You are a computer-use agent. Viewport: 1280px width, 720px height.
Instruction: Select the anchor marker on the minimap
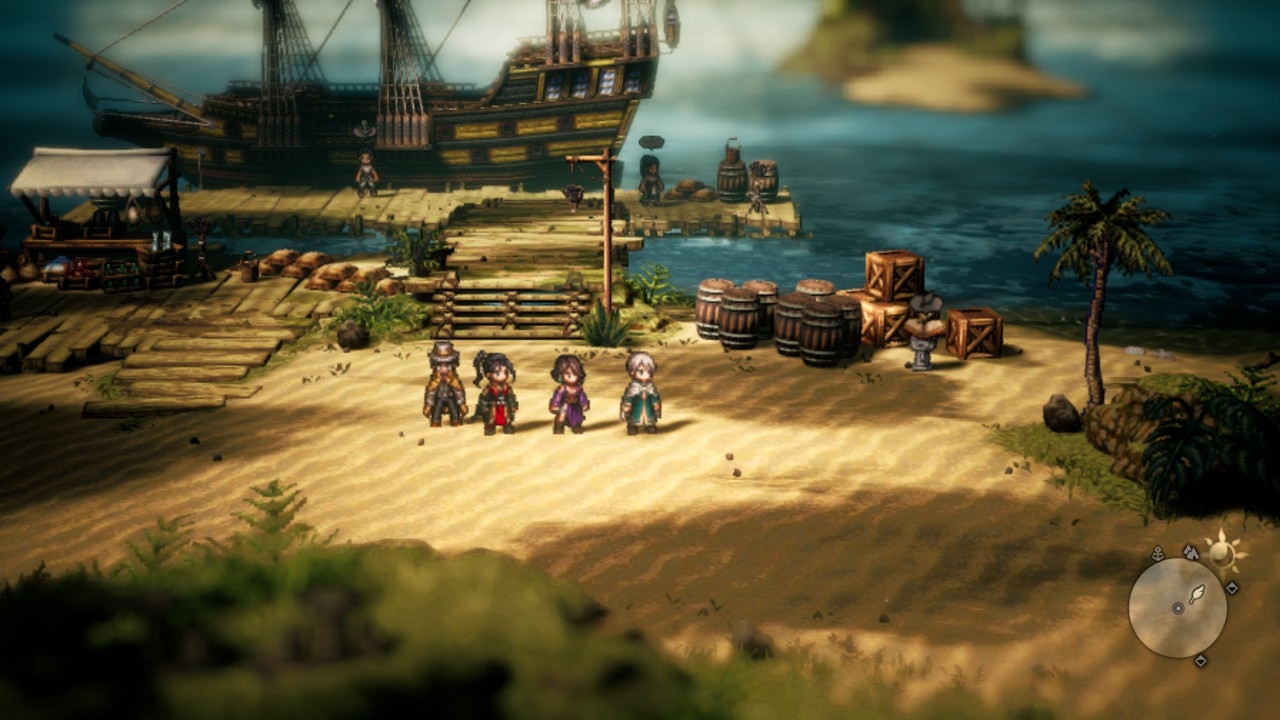coord(1157,553)
